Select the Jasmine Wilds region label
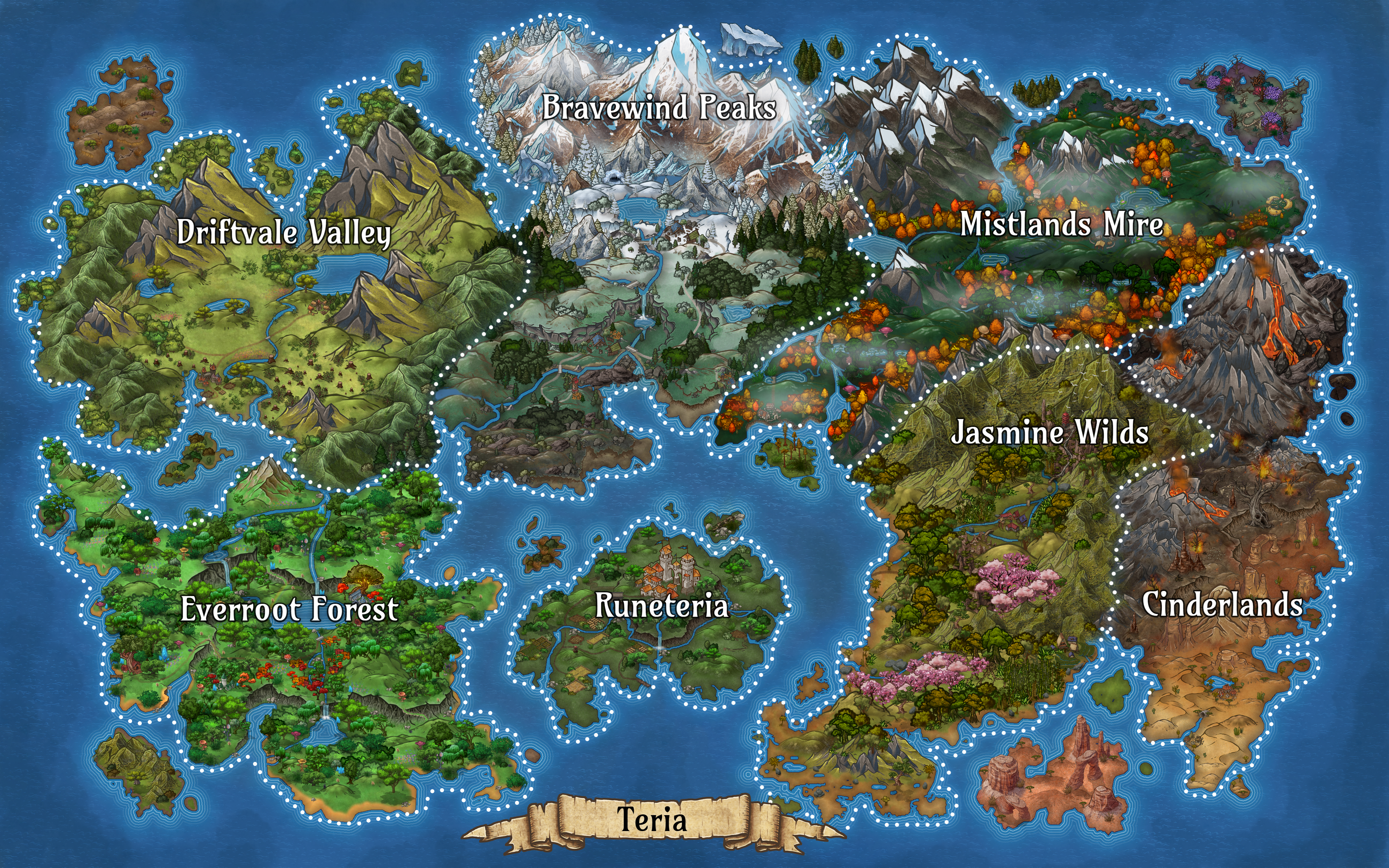The height and width of the screenshot is (868, 1389). pos(1049,432)
